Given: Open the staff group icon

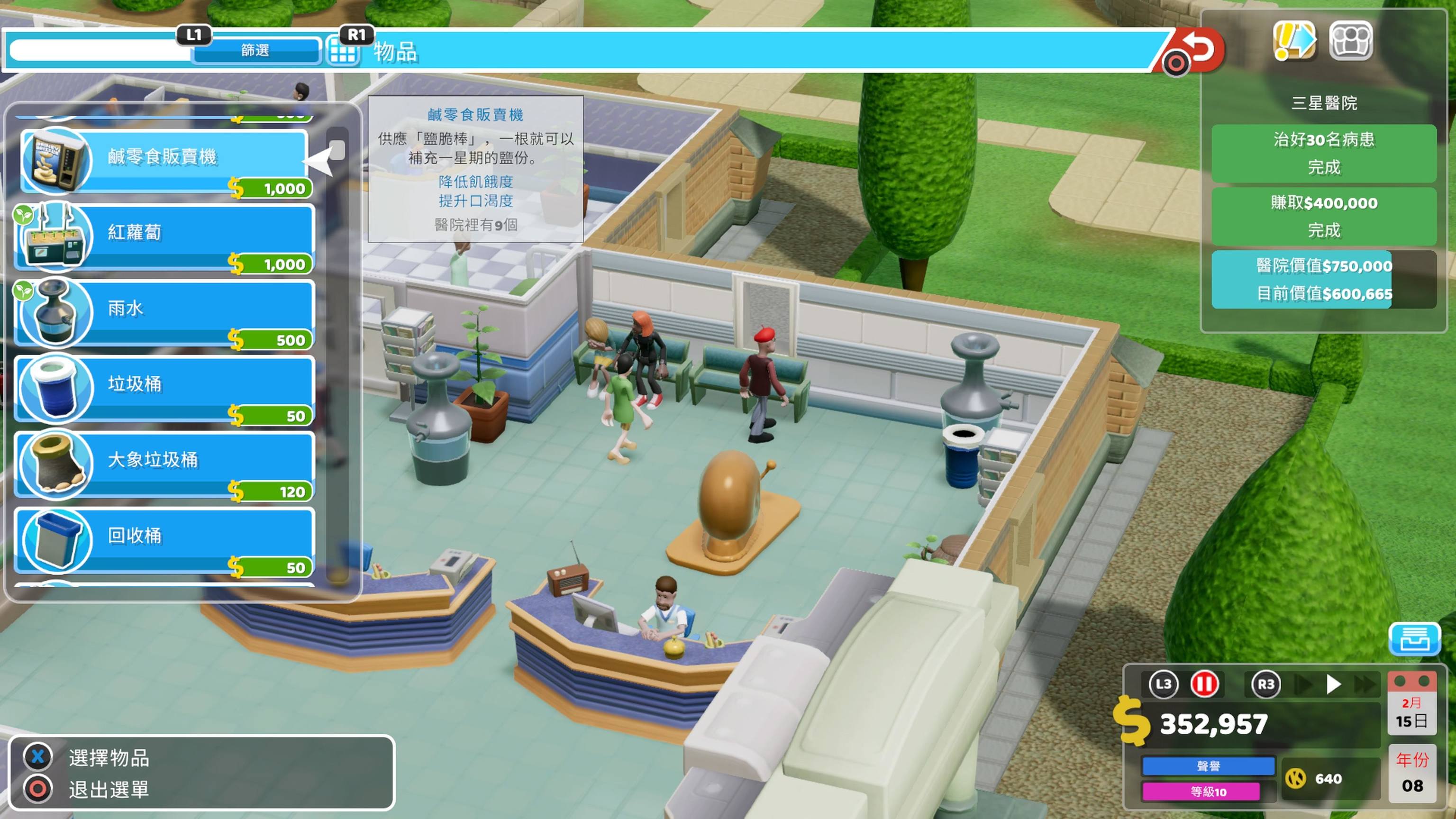Looking at the screenshot, I should coord(1350,41).
